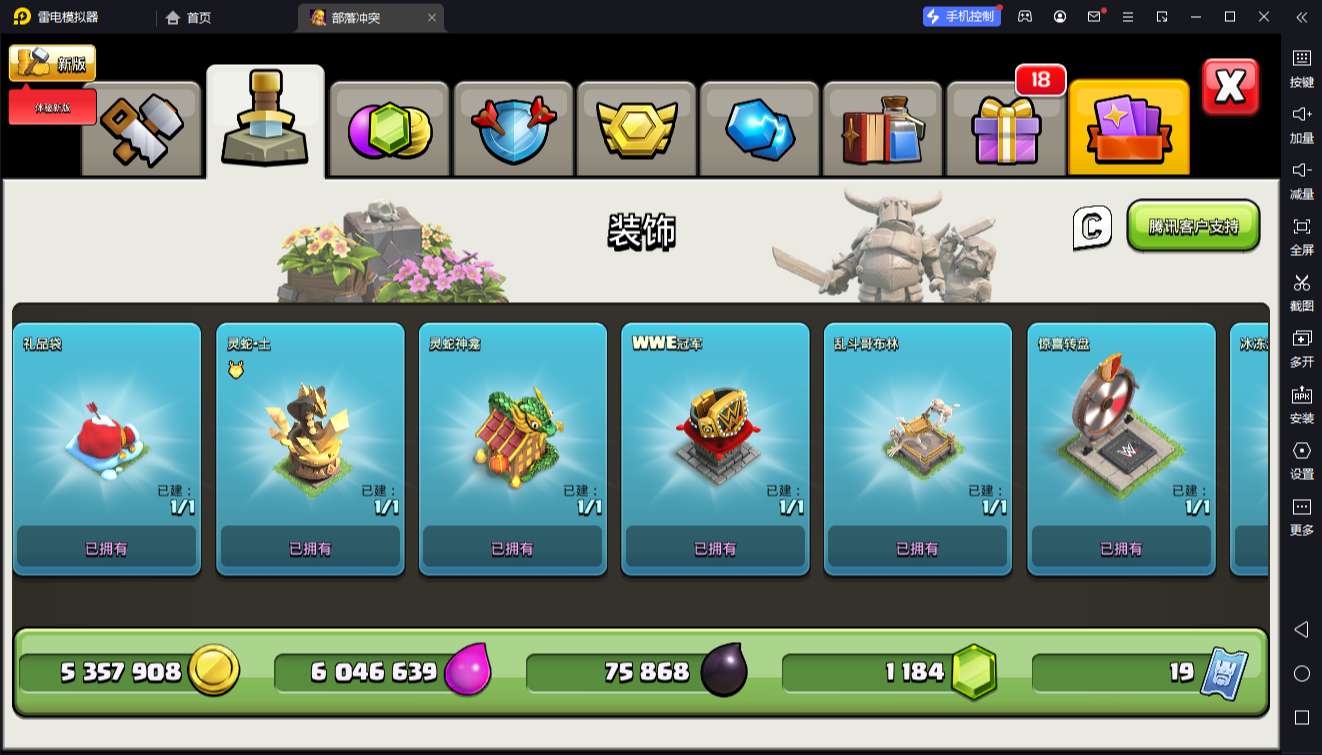Select the blue ore crystal tab
The height and width of the screenshot is (755, 1322).
(x=760, y=130)
